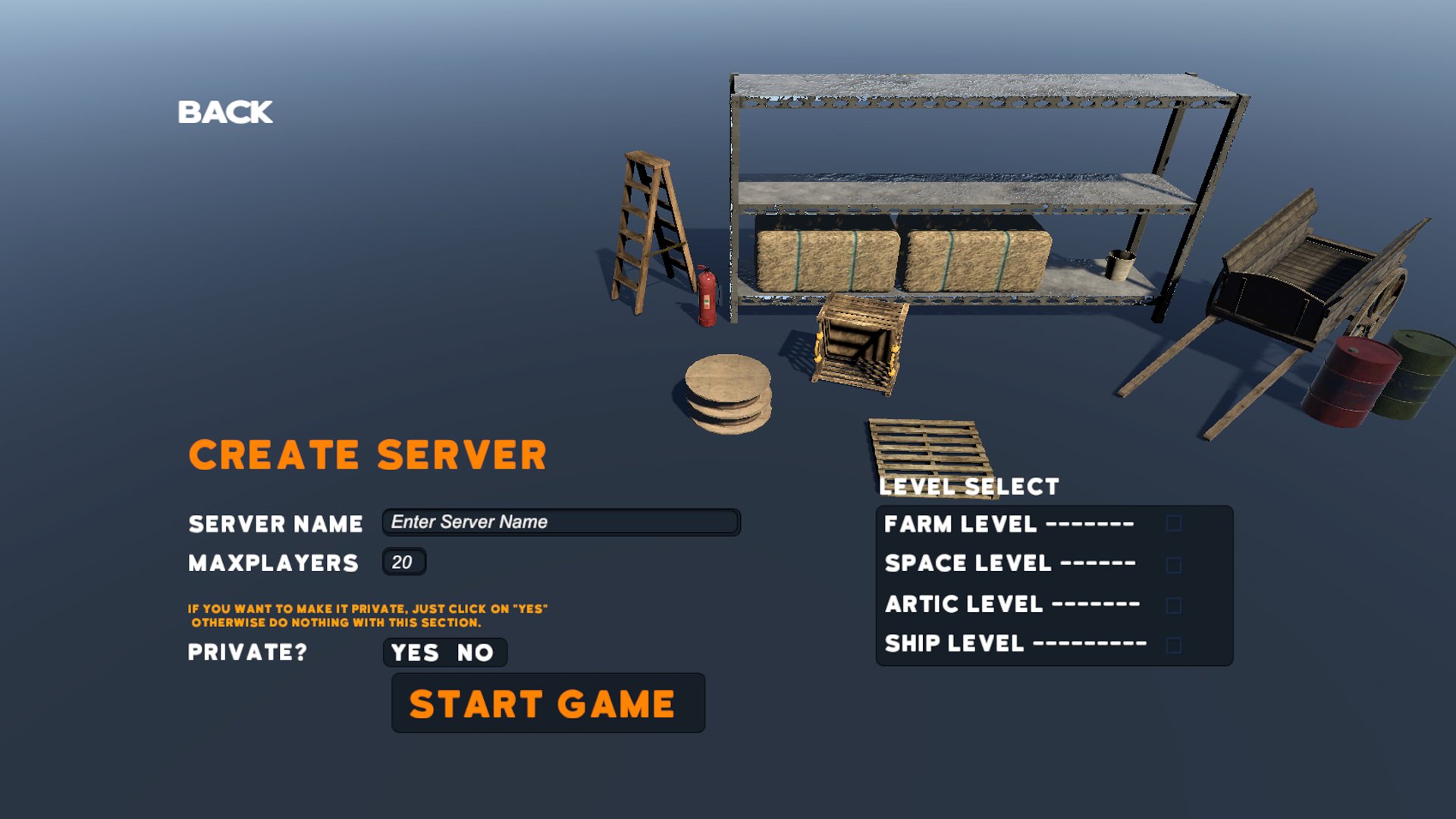The height and width of the screenshot is (819, 1456).
Task: Enable the Farm Level checkbox
Action: pos(1175,524)
